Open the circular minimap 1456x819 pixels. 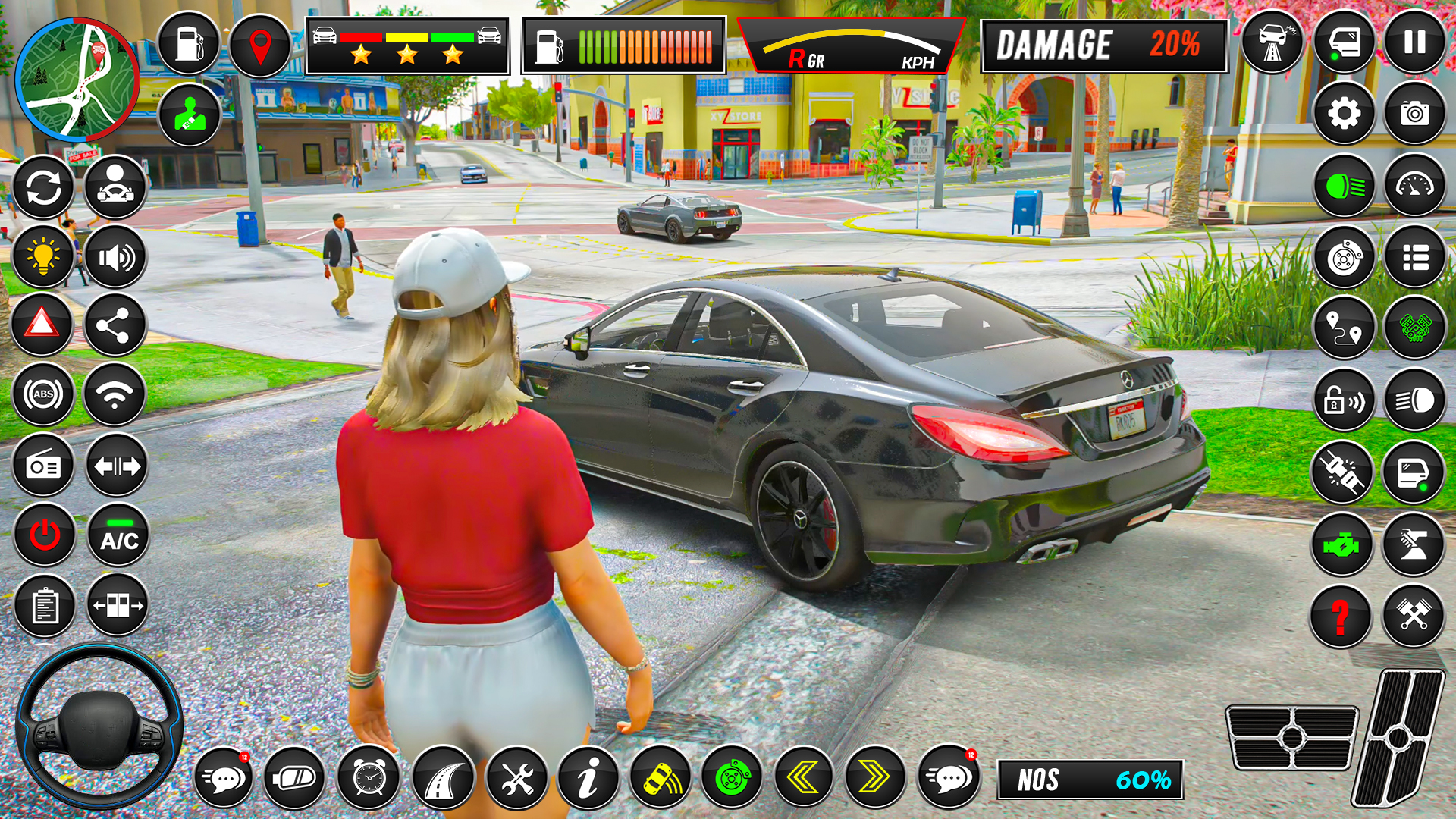point(77,80)
